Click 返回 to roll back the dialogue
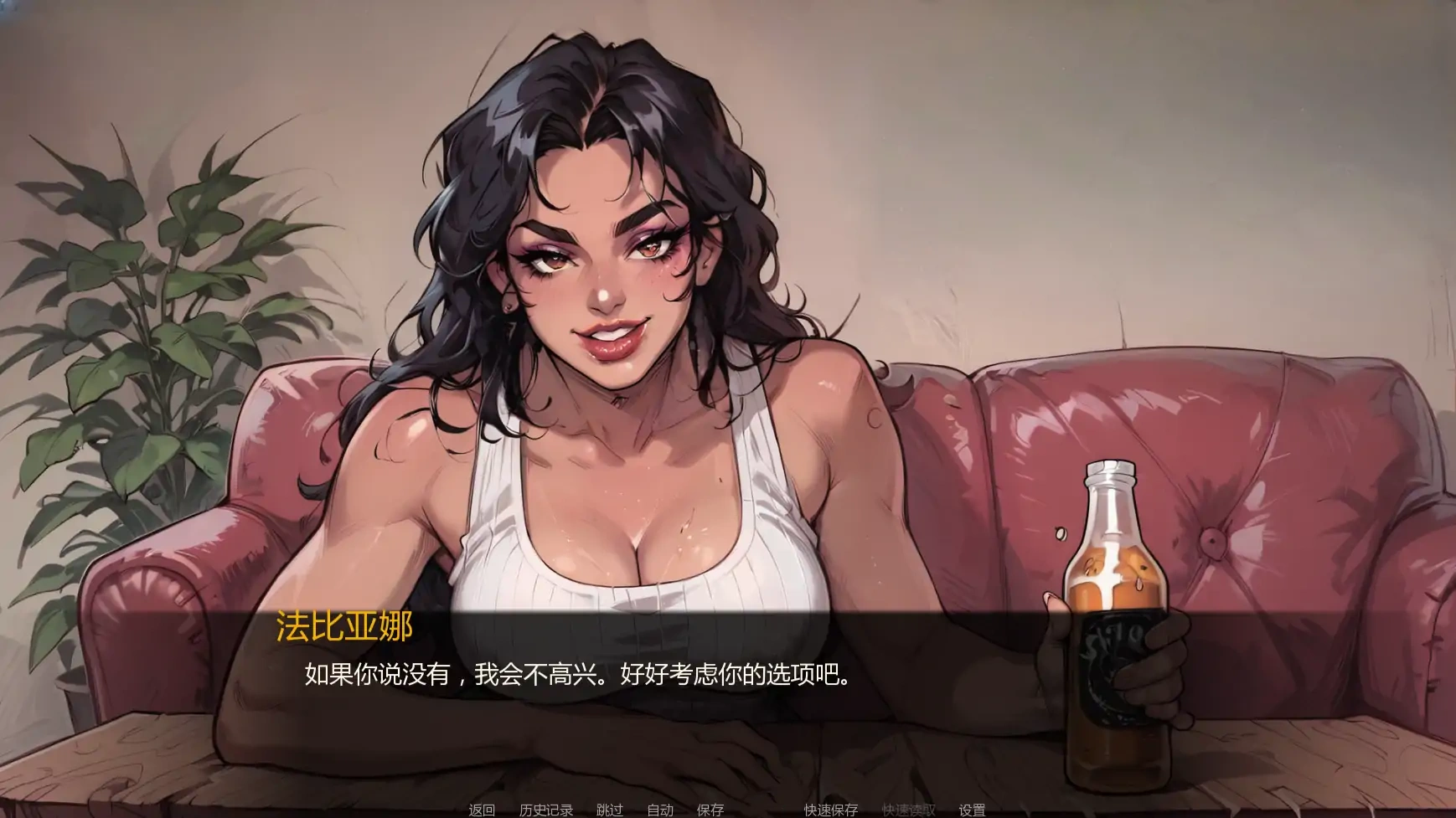 coord(482,810)
